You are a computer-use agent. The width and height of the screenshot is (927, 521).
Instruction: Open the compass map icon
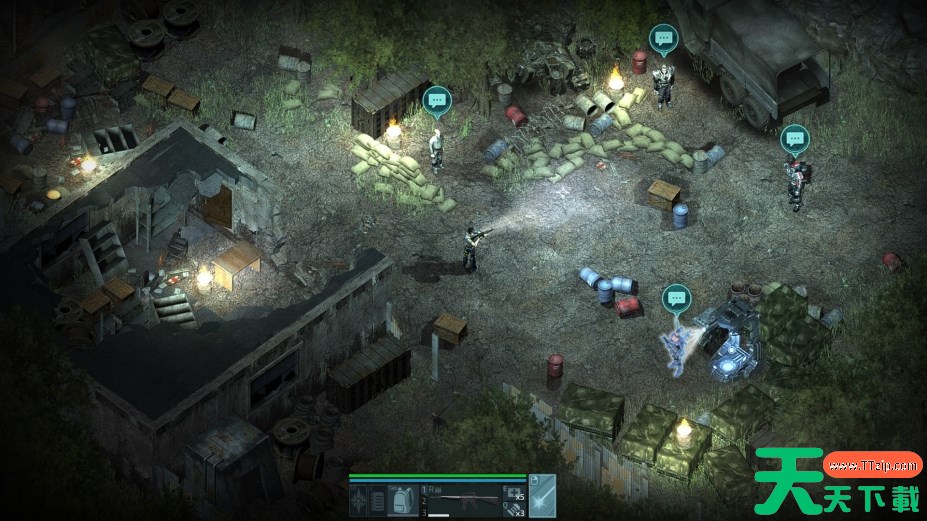pos(359,500)
